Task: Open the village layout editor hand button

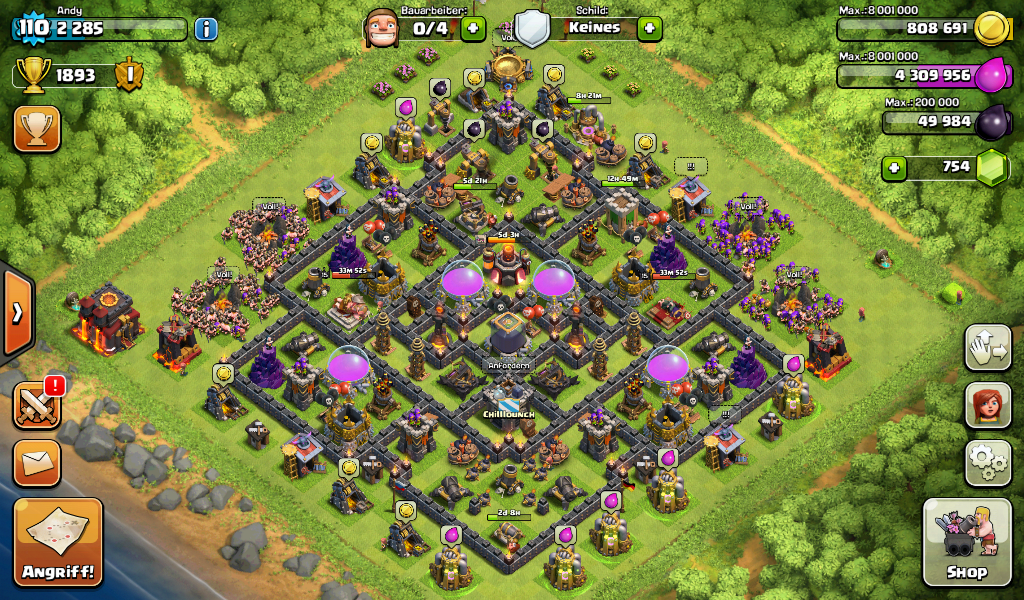Action: click(988, 348)
